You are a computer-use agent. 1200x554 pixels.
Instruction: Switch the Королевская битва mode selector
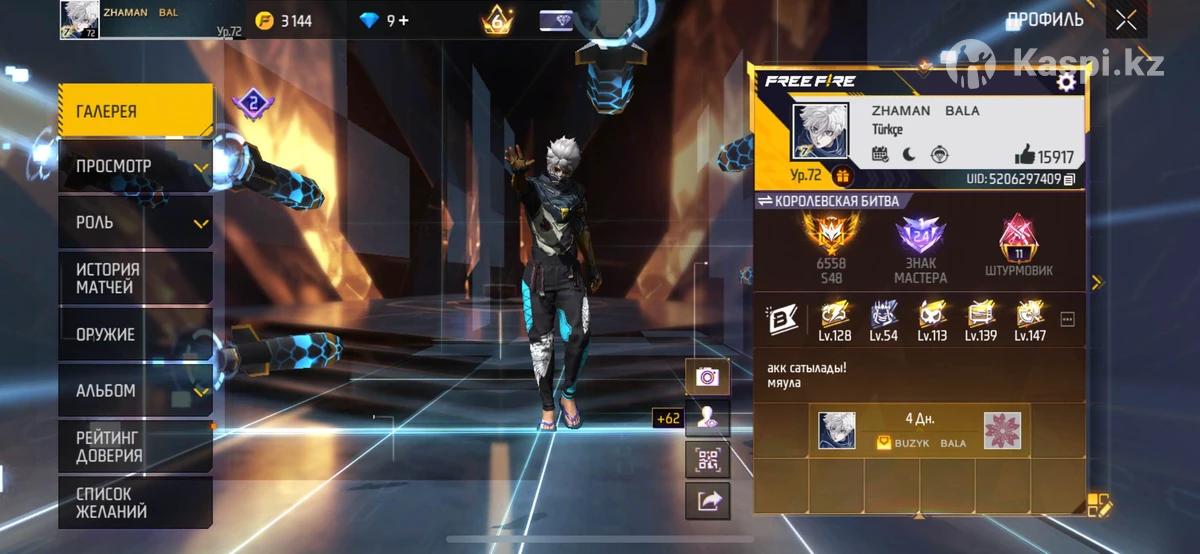[x=829, y=200]
